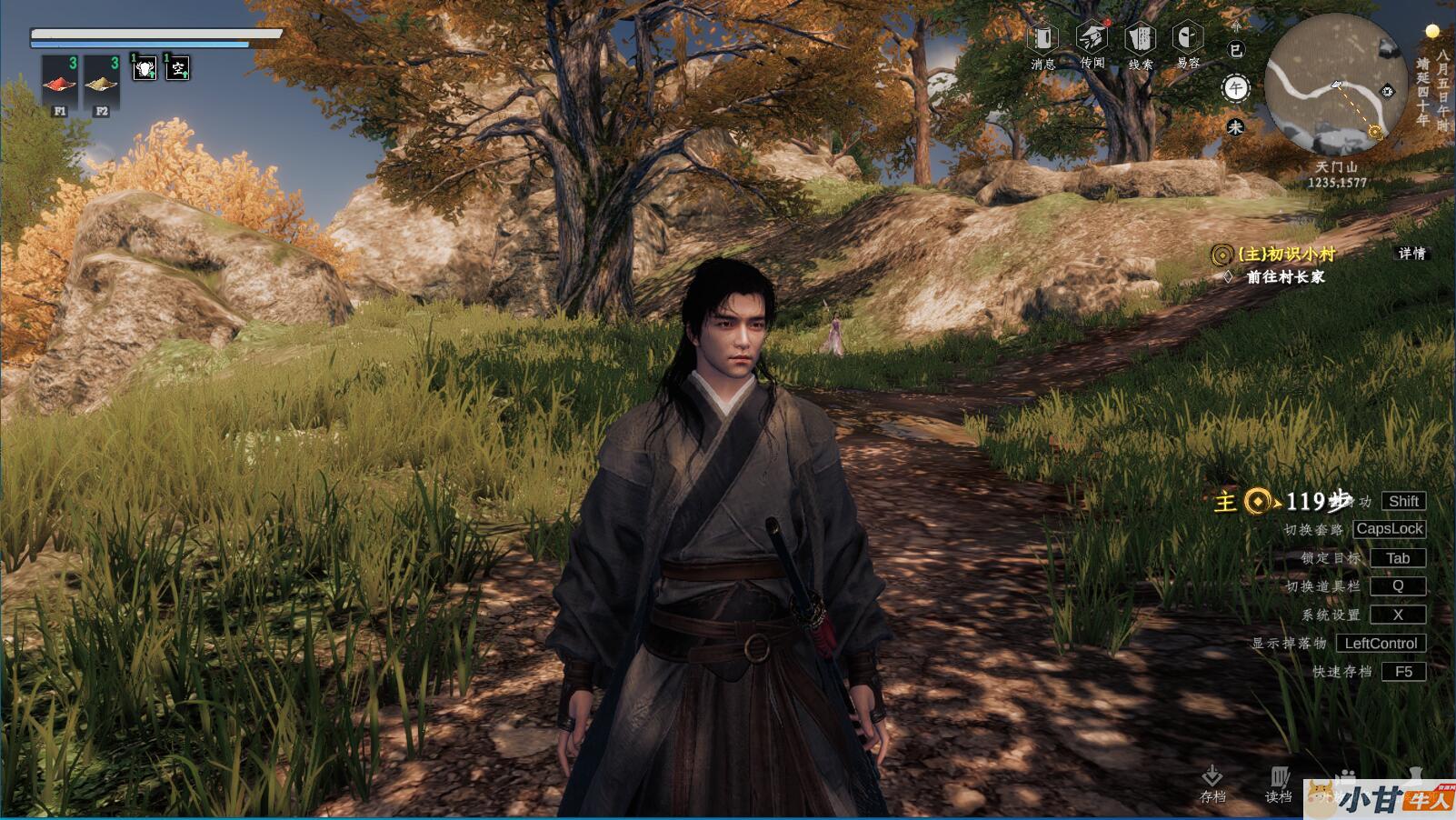Click the 小甘牛人 watermark logo
1456x820 pixels.
(x=1380, y=798)
